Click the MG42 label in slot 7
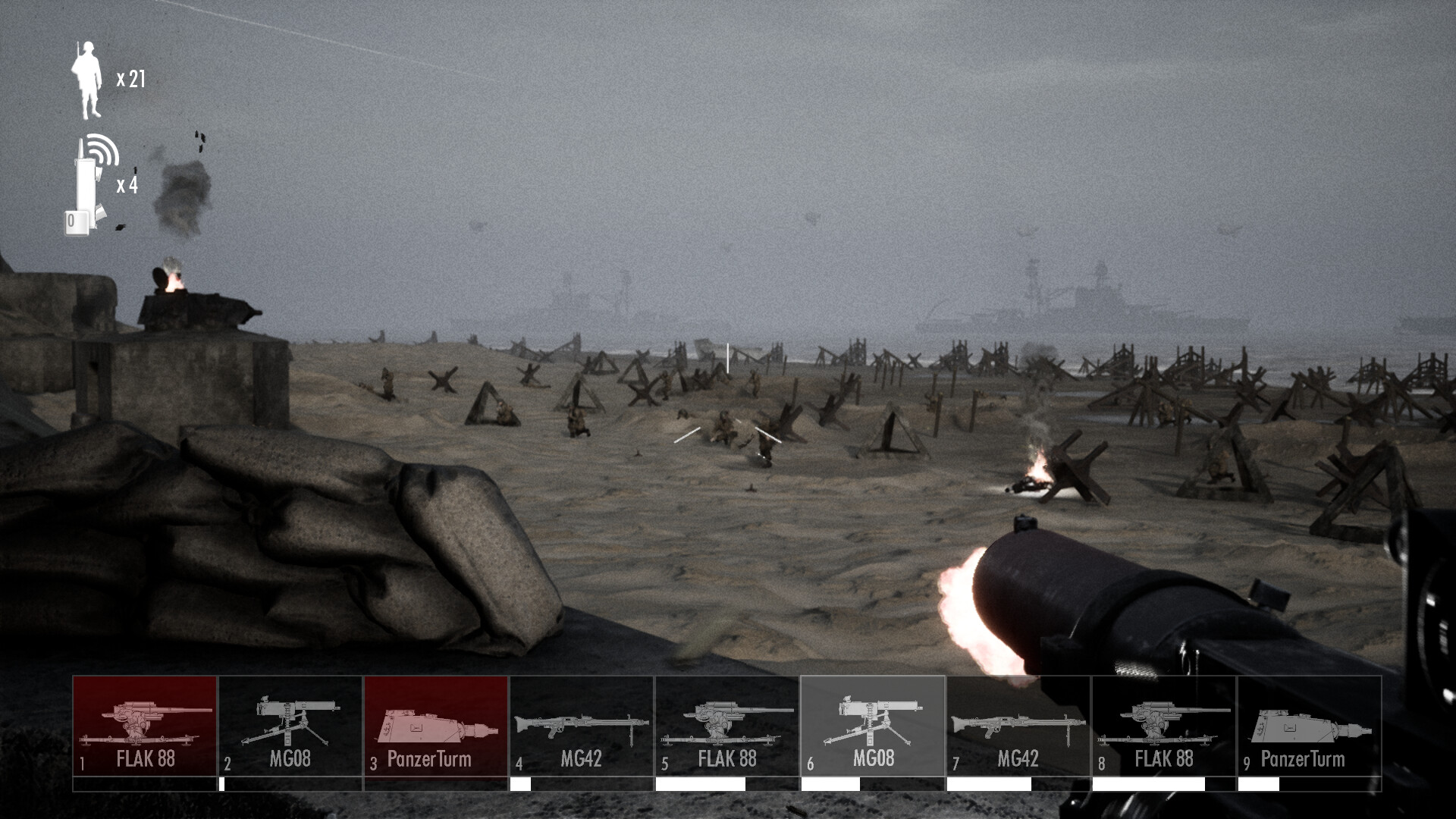 pyautogui.click(x=1019, y=758)
